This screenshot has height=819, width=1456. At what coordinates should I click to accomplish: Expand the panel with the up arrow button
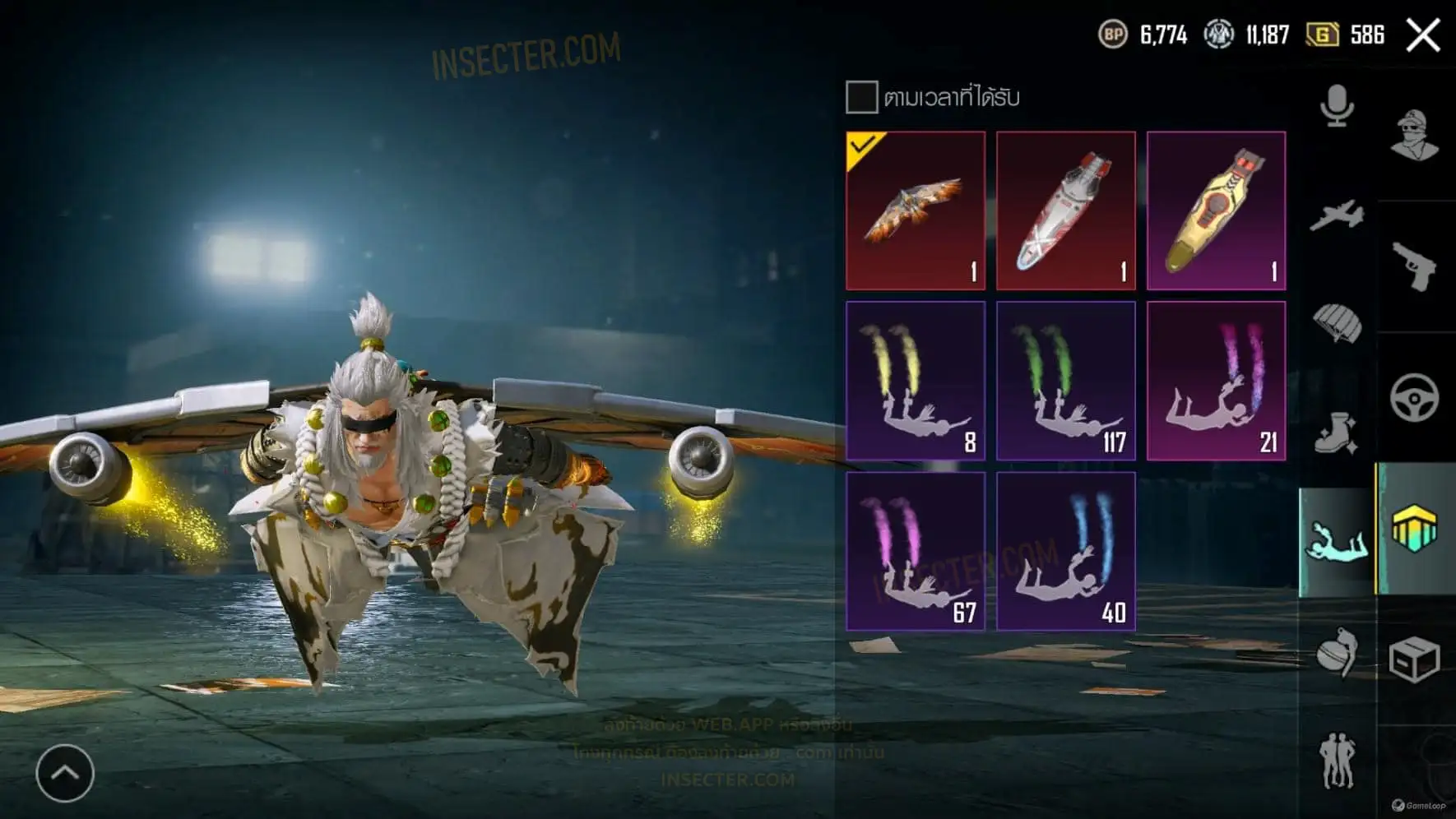tap(65, 773)
